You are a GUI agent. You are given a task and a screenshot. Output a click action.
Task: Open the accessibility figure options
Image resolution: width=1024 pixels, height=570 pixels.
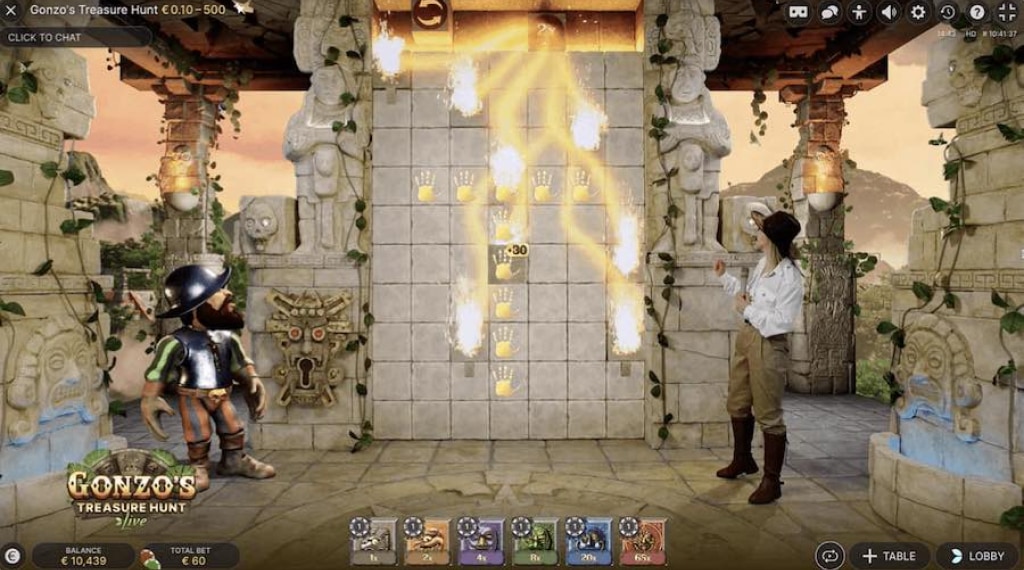pos(859,13)
